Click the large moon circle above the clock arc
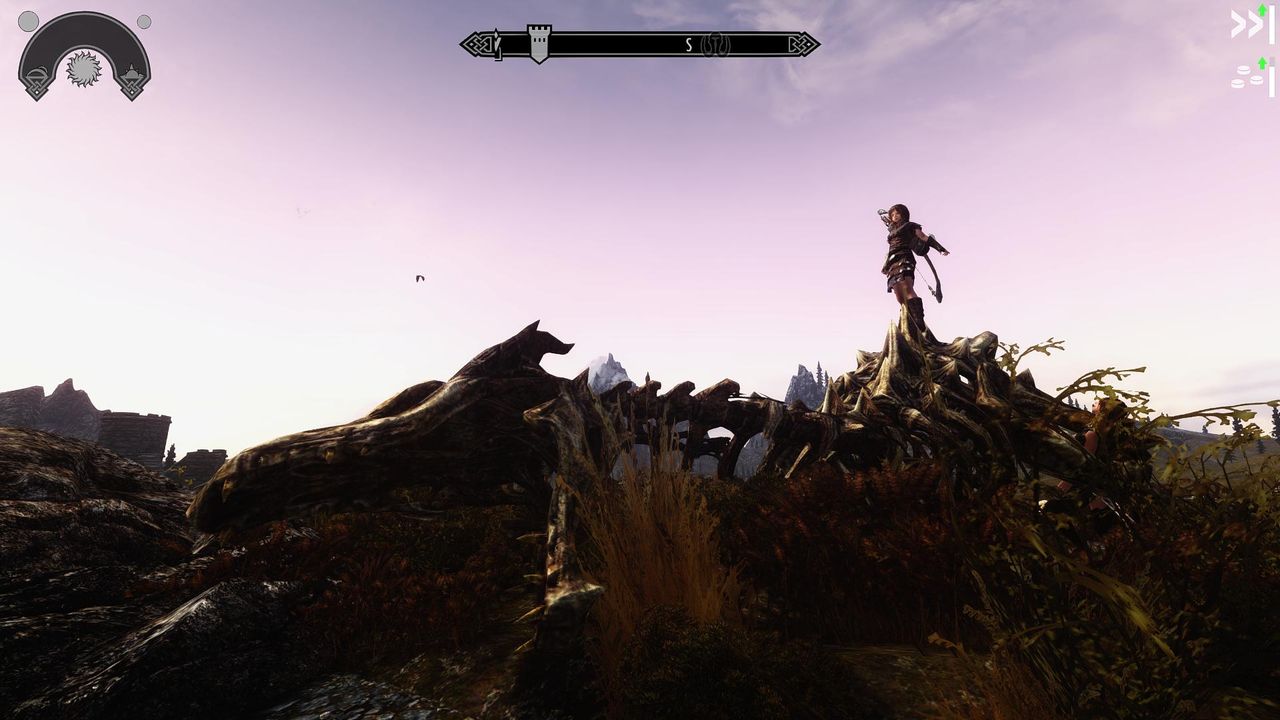1280x720 pixels. (x=28, y=21)
